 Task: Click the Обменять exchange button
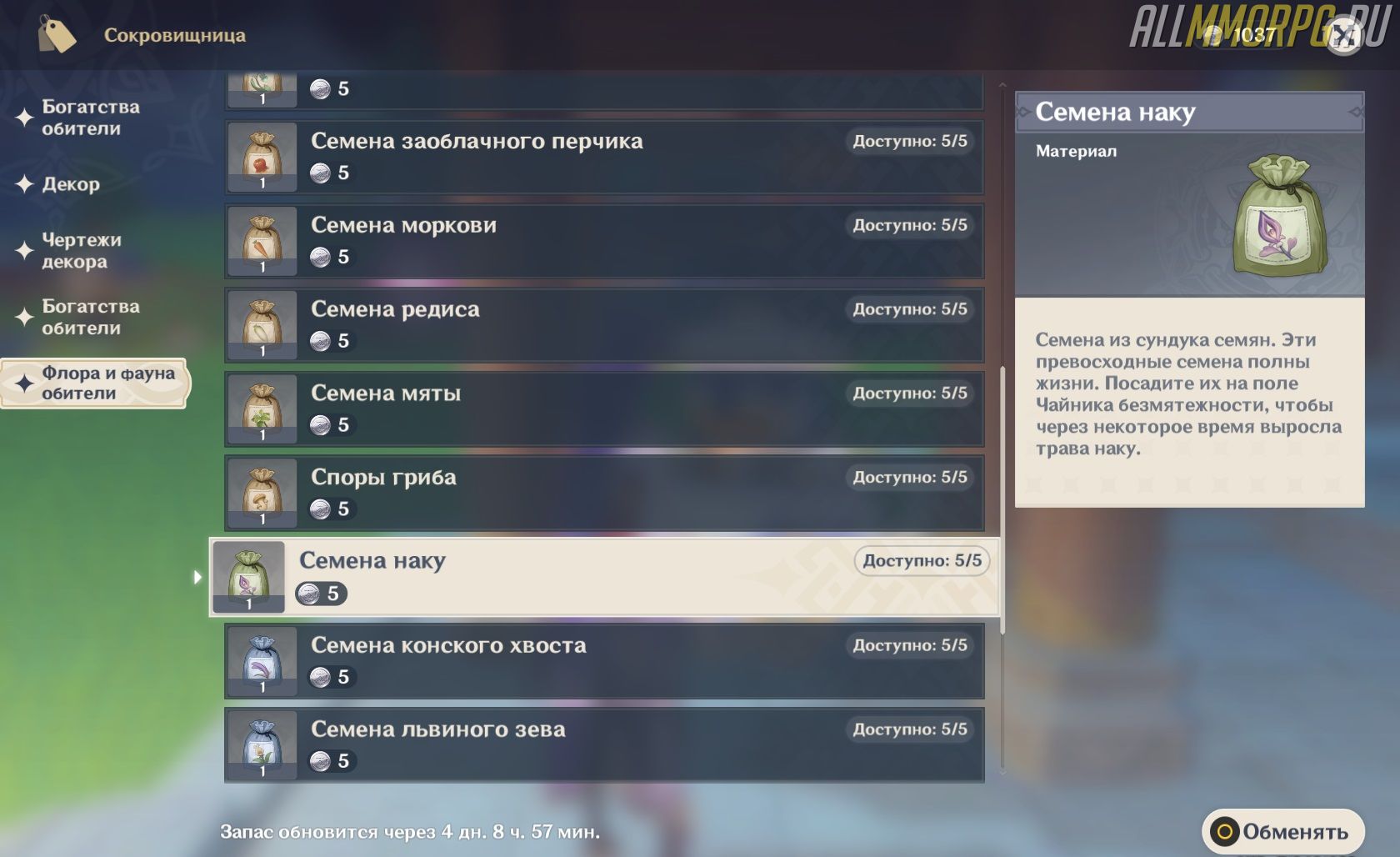(1282, 831)
